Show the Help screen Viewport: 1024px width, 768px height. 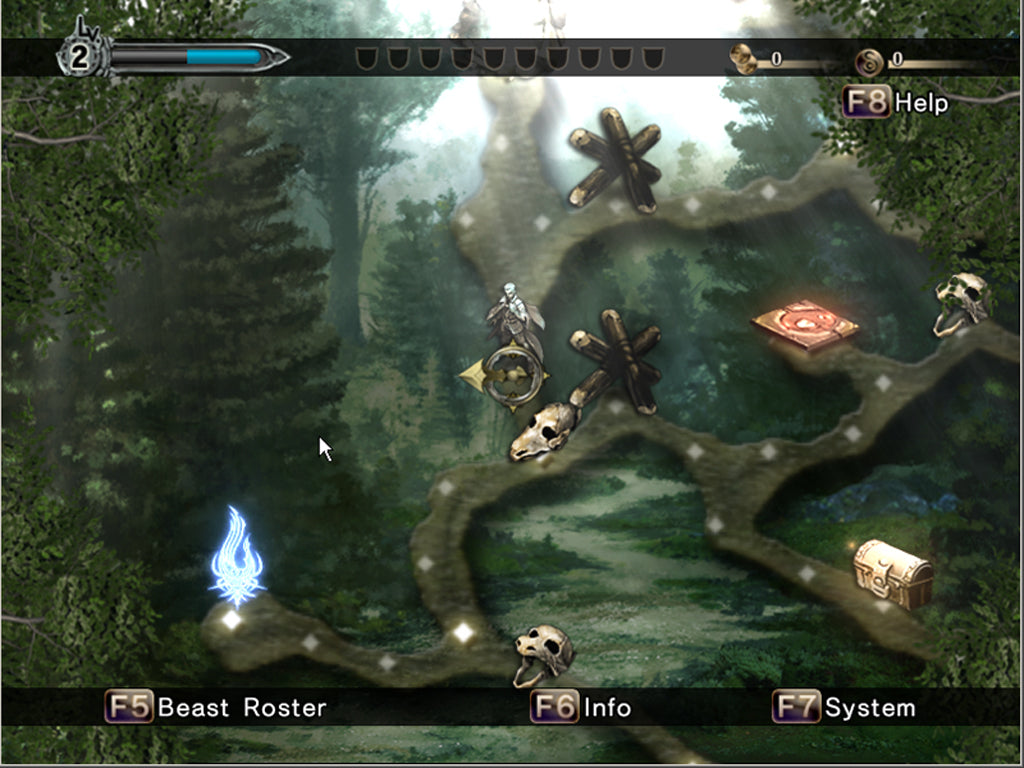(896, 102)
